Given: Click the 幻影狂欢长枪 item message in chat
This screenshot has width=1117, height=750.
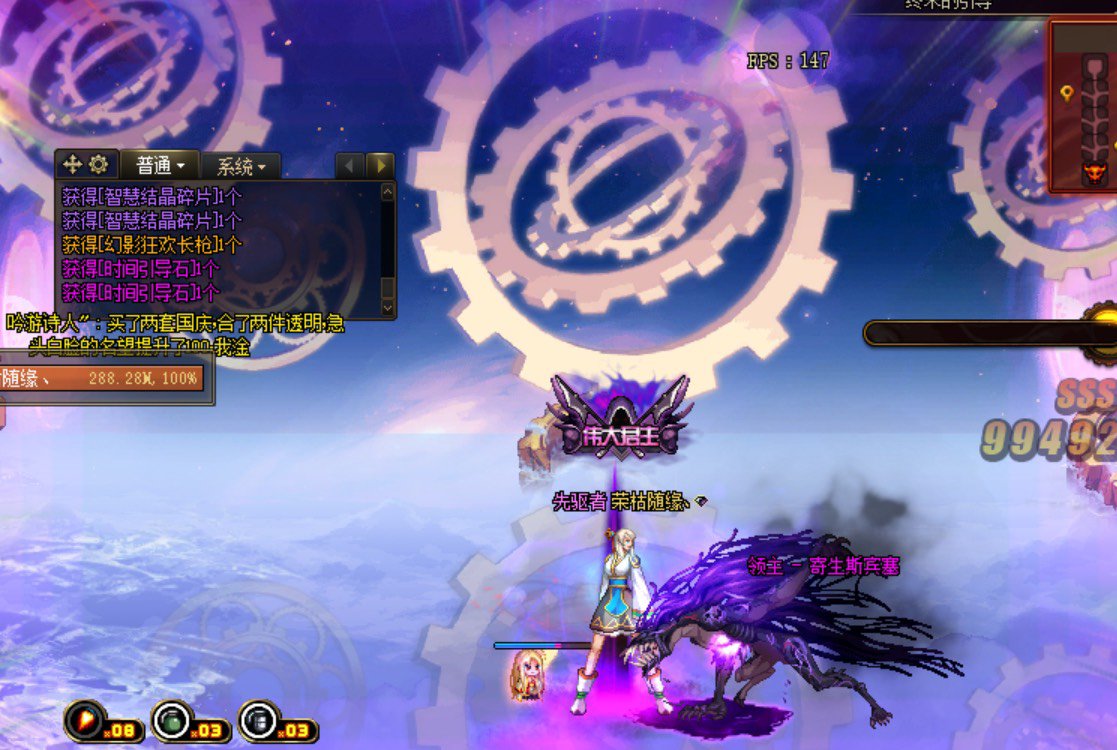Looking at the screenshot, I should 152,244.
